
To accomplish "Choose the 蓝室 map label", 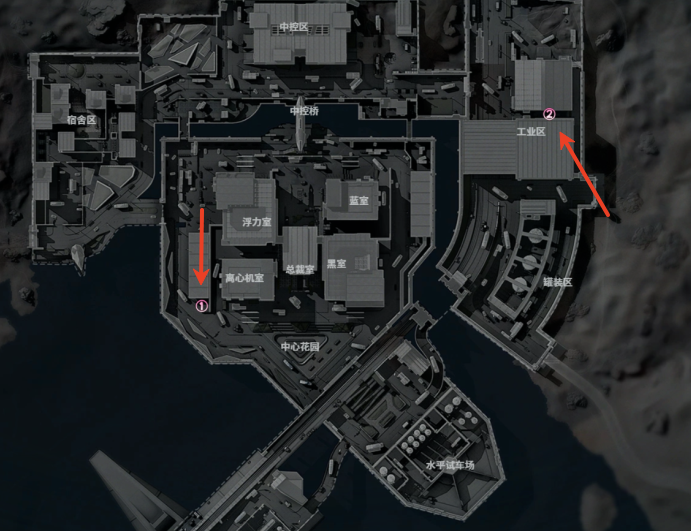I will pos(358,201).
